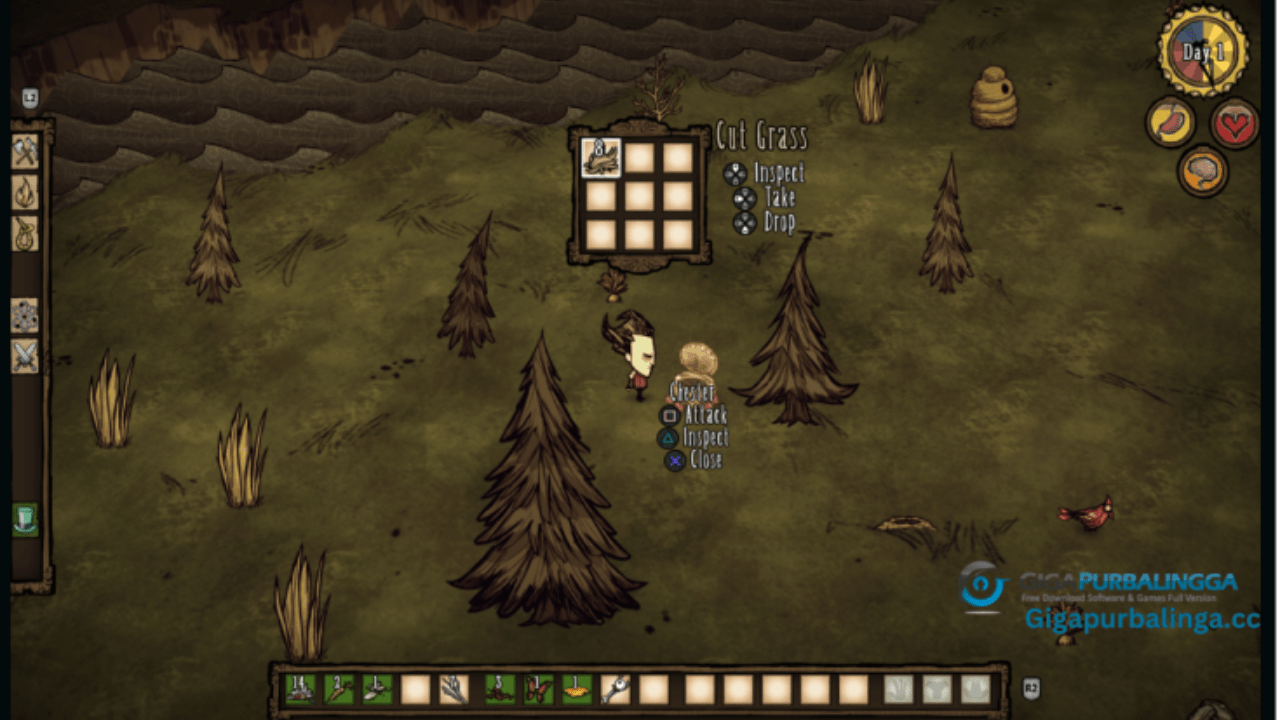This screenshot has height=720, width=1280.
Task: Open the green top hat Dress tab
Action: point(25,520)
